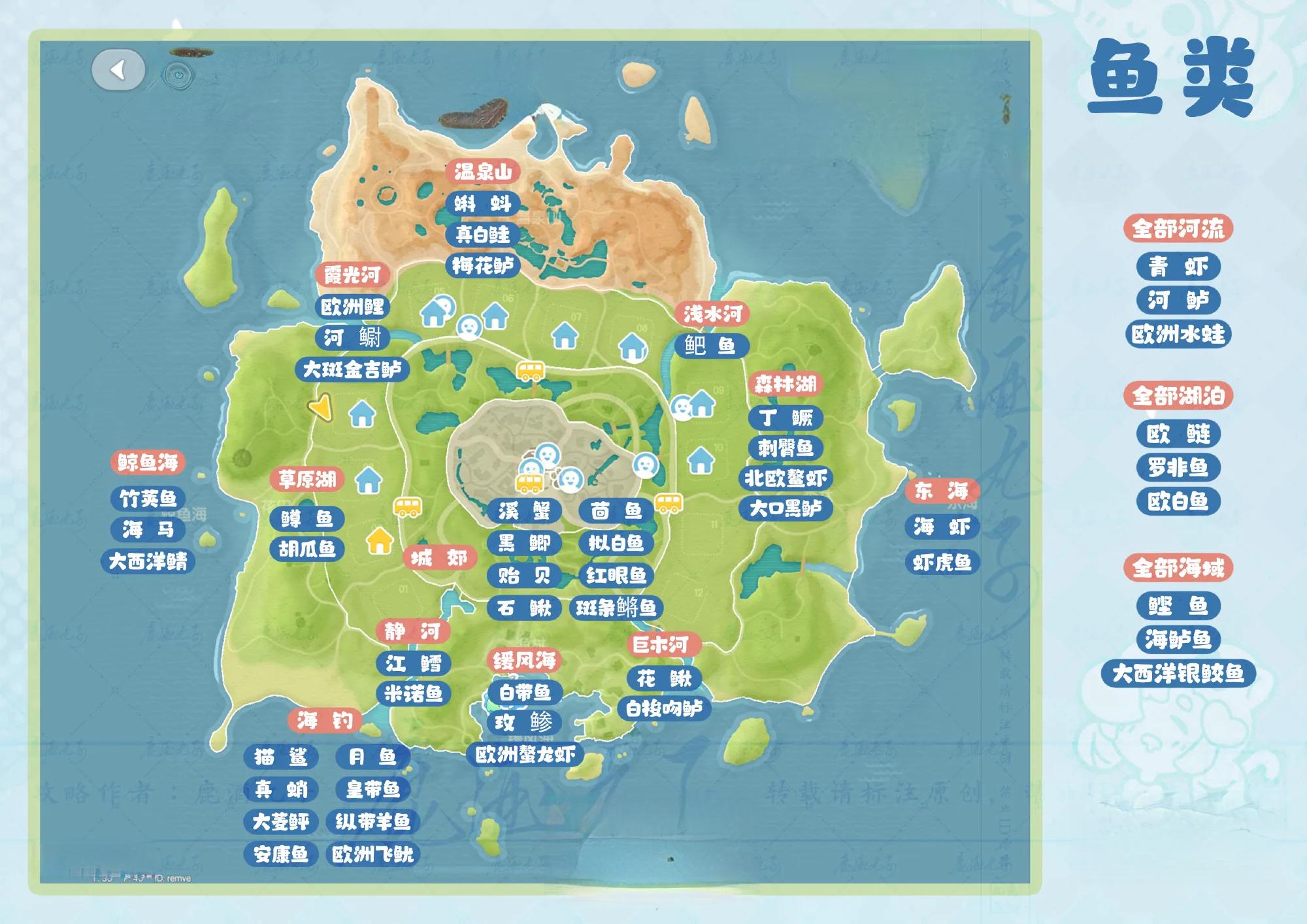Select the 巨木河 region label
1307x924 pixels.
pos(660,645)
